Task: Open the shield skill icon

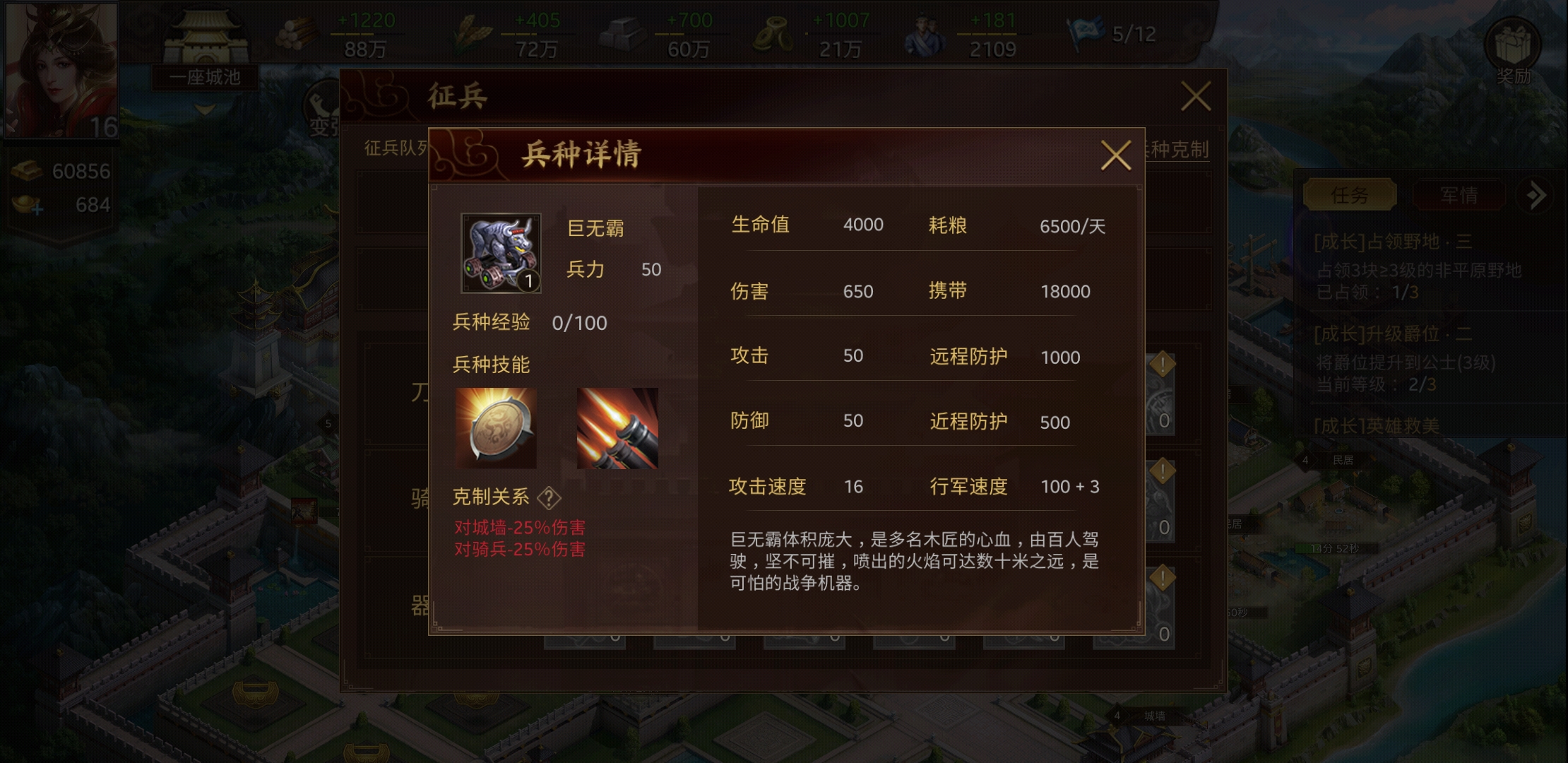Action: tap(494, 427)
